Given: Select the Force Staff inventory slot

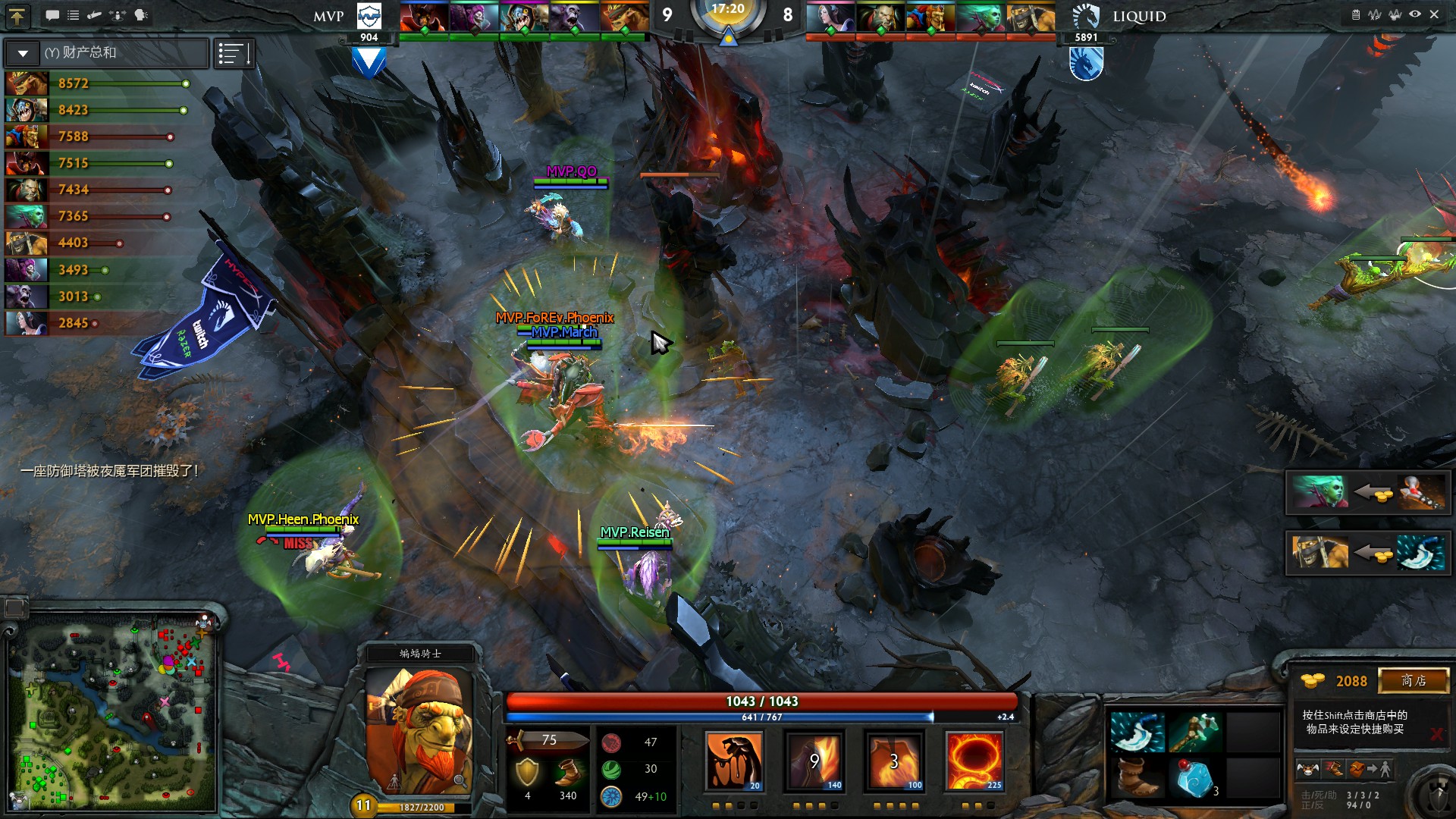Looking at the screenshot, I should [1194, 733].
